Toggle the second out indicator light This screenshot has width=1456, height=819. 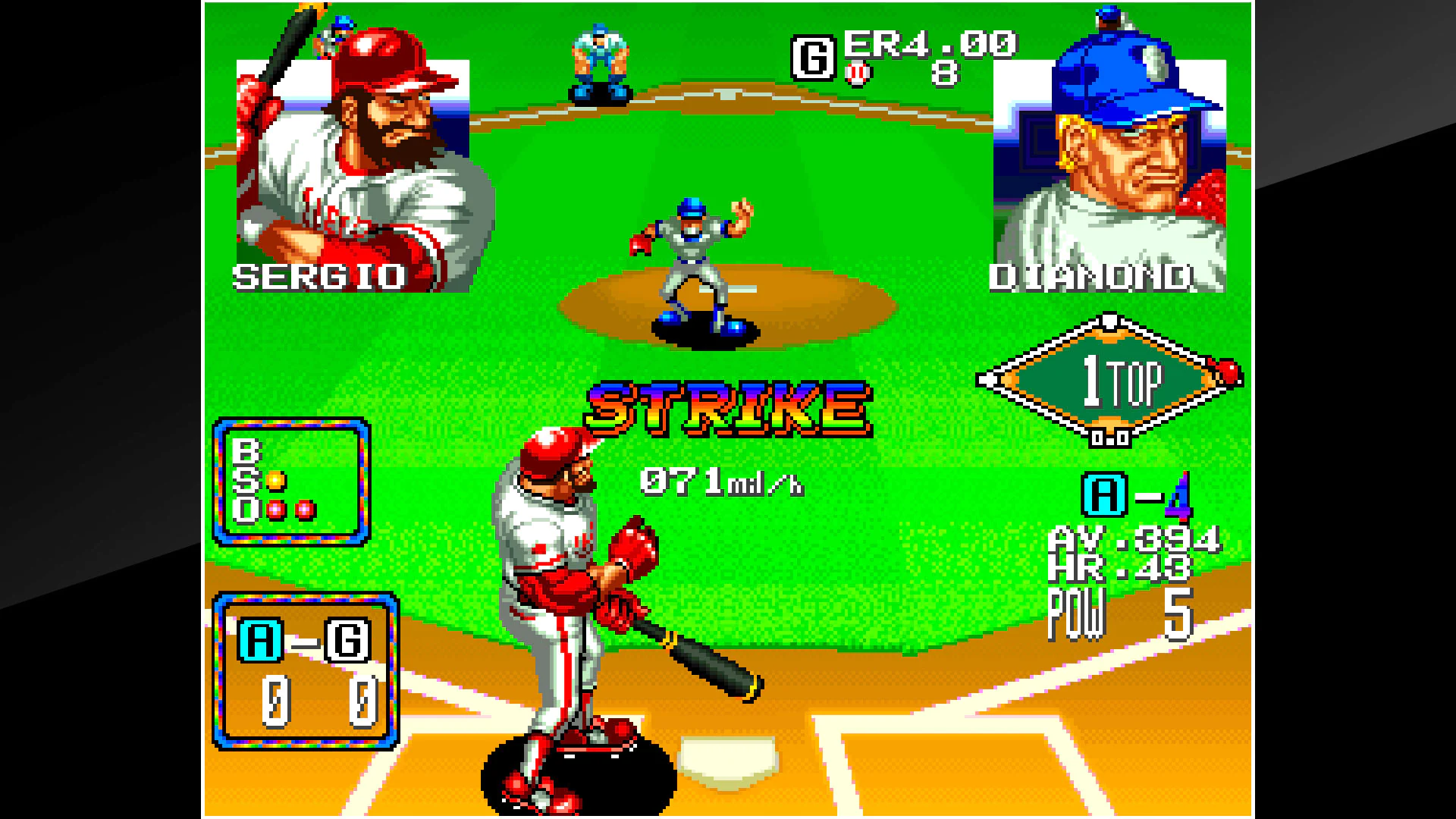coord(305,510)
